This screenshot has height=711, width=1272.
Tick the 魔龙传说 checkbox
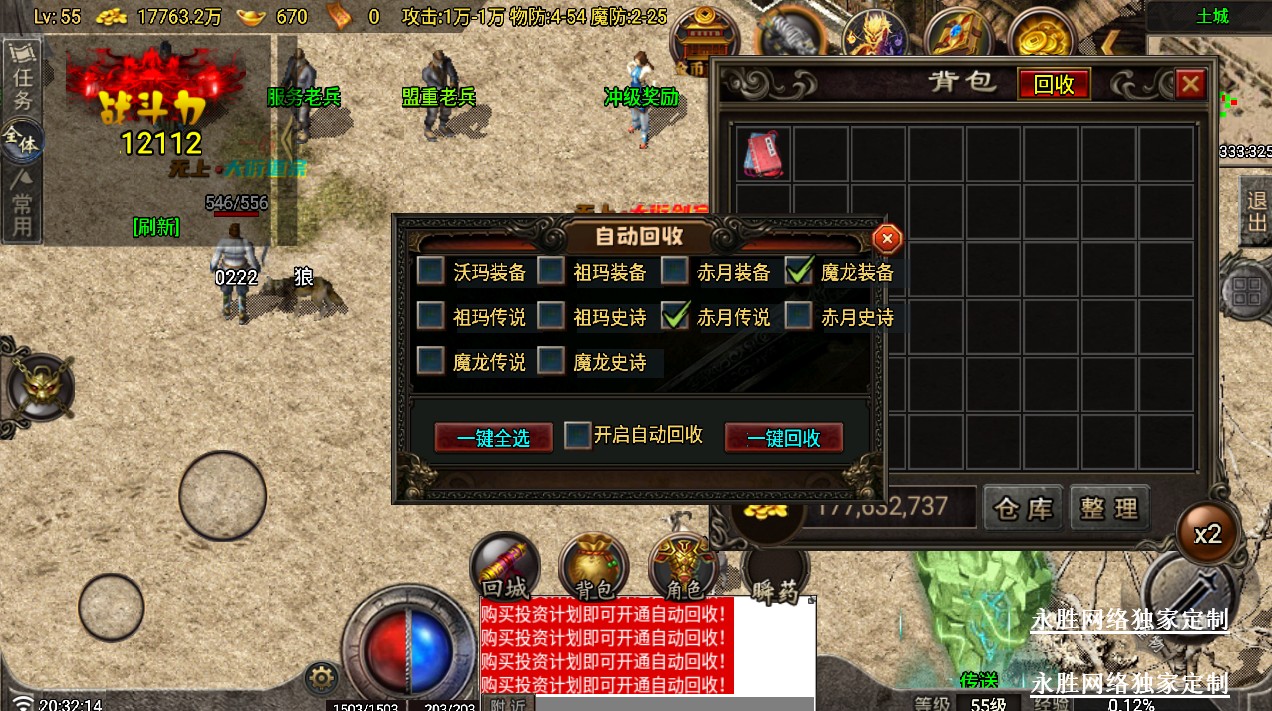coord(431,361)
